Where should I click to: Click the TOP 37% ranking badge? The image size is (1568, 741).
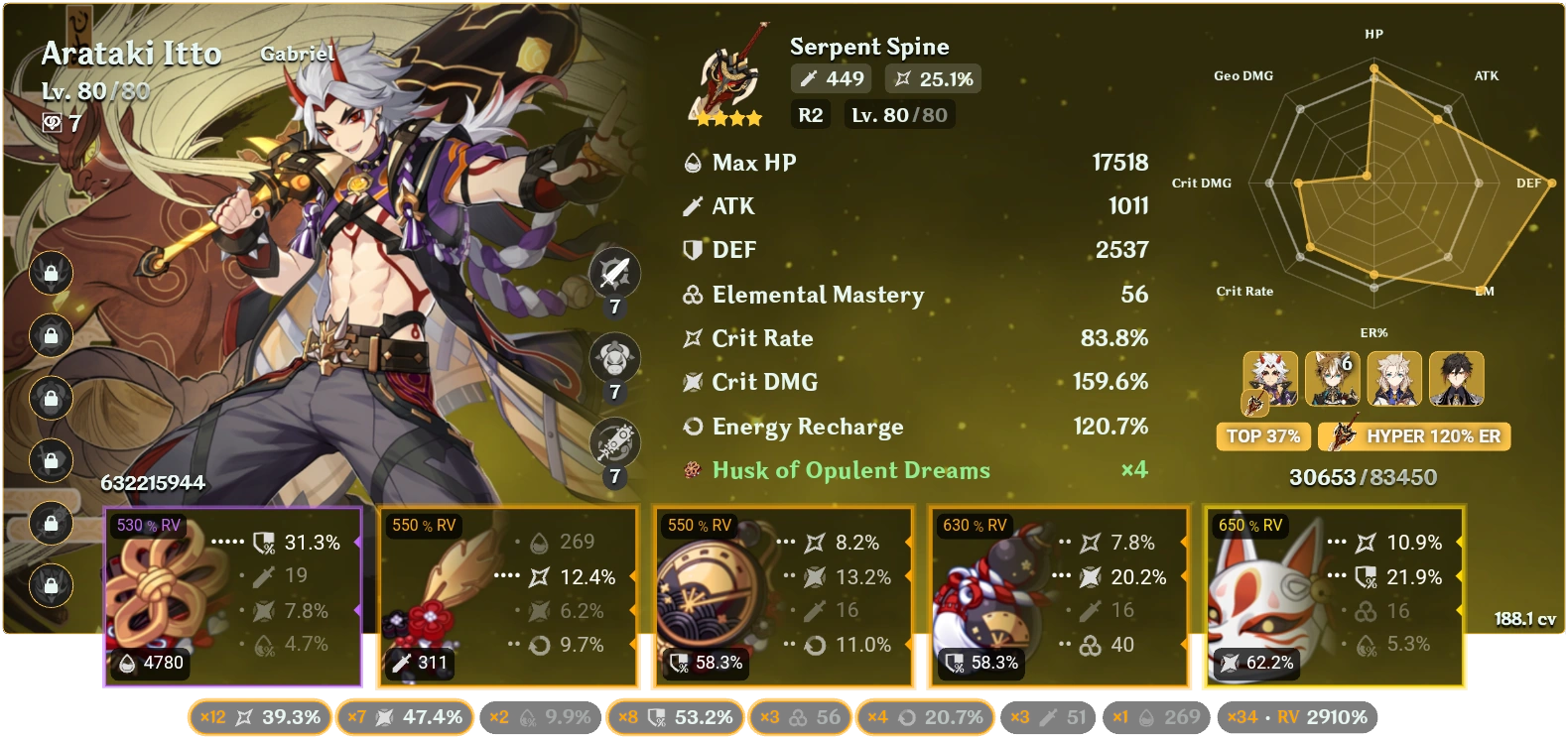pos(1262,435)
